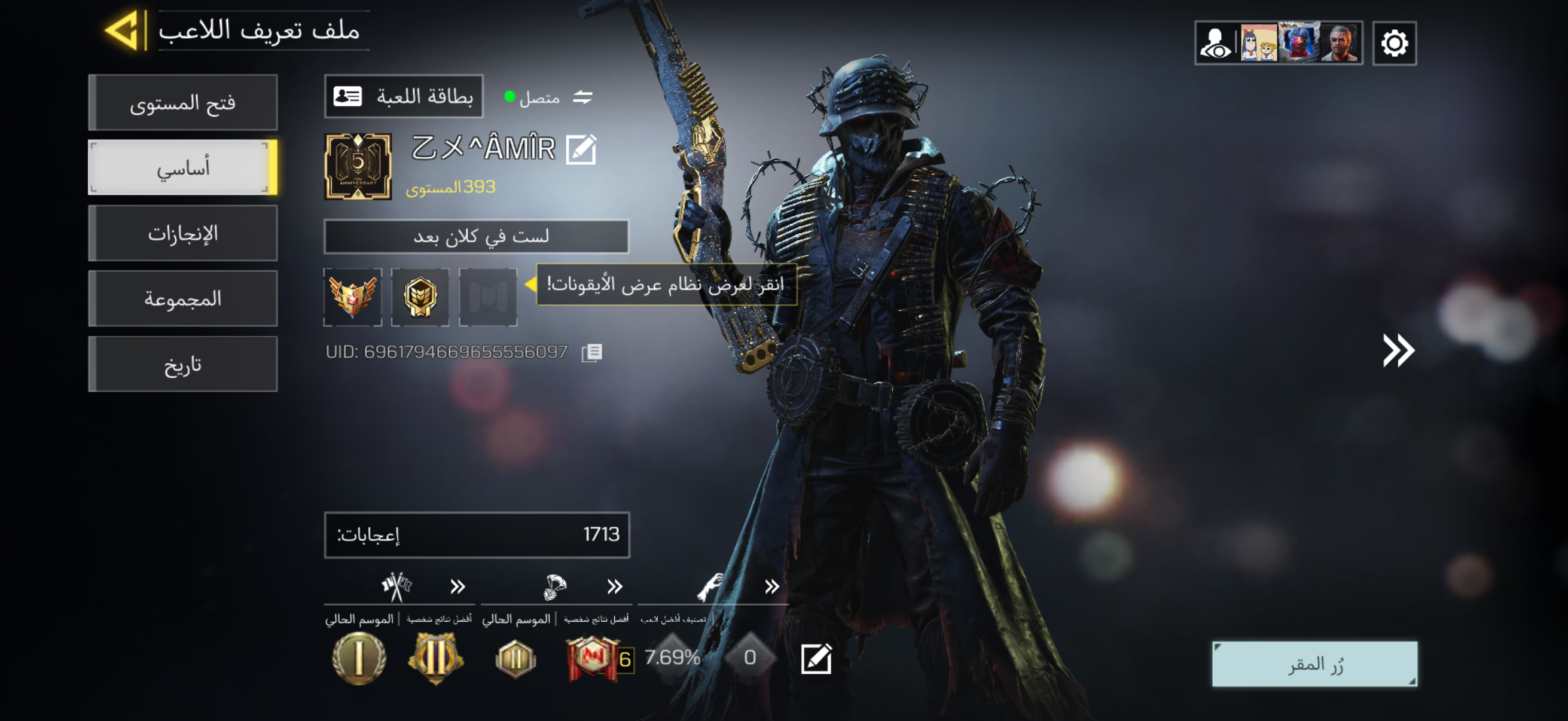This screenshot has width=1568, height=721.
Task: Click the 5th anniversary avatar frame
Action: click(x=358, y=167)
